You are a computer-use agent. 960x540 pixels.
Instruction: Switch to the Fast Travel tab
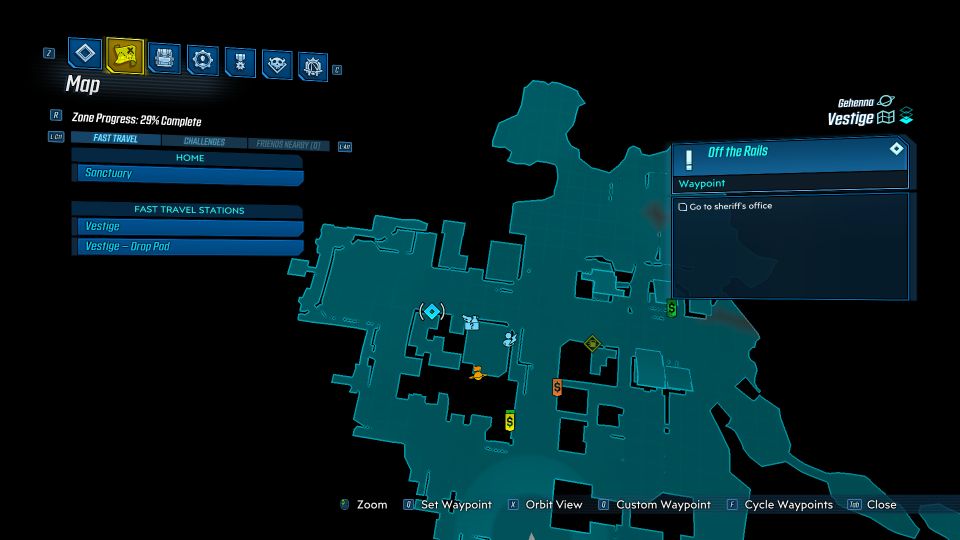tap(116, 140)
